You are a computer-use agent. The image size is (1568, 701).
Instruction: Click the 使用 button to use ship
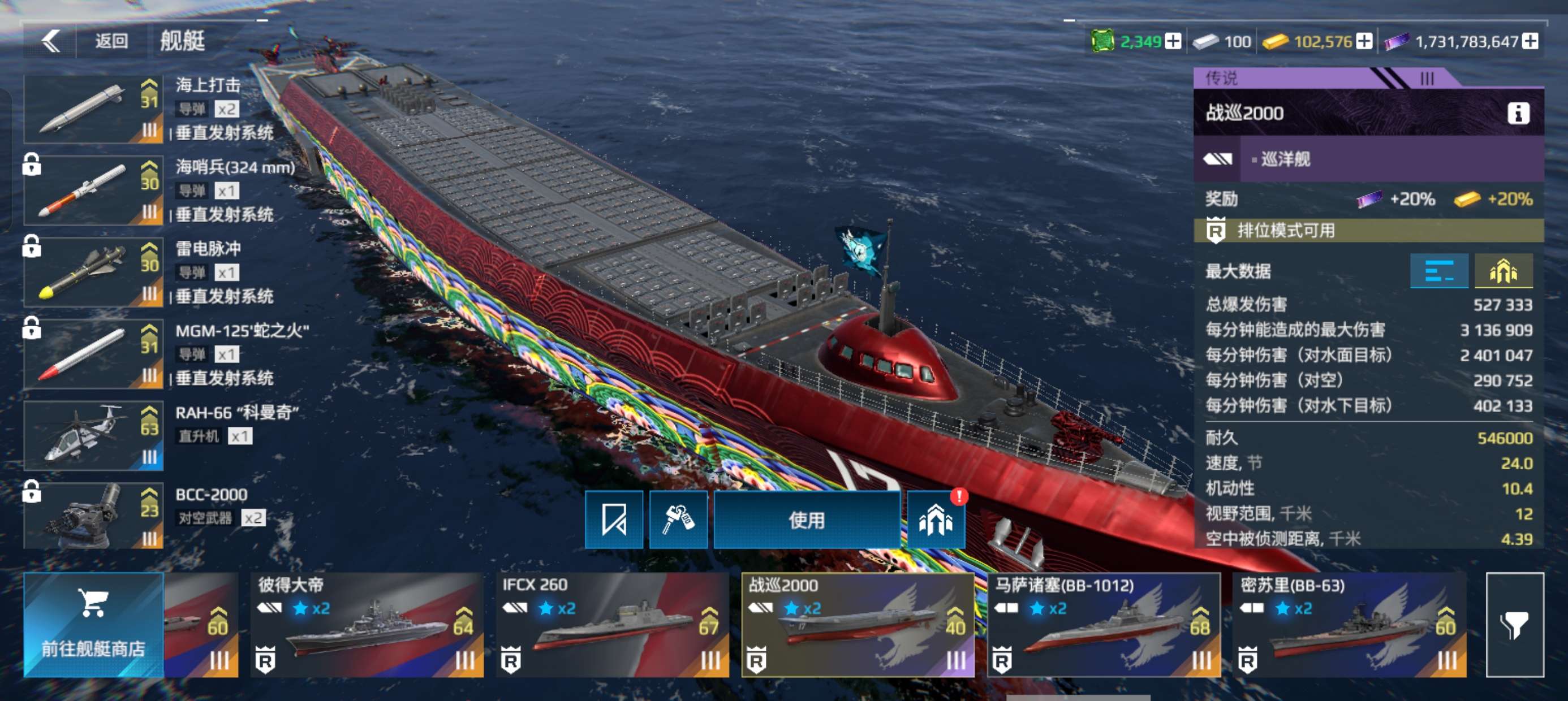pos(807,520)
